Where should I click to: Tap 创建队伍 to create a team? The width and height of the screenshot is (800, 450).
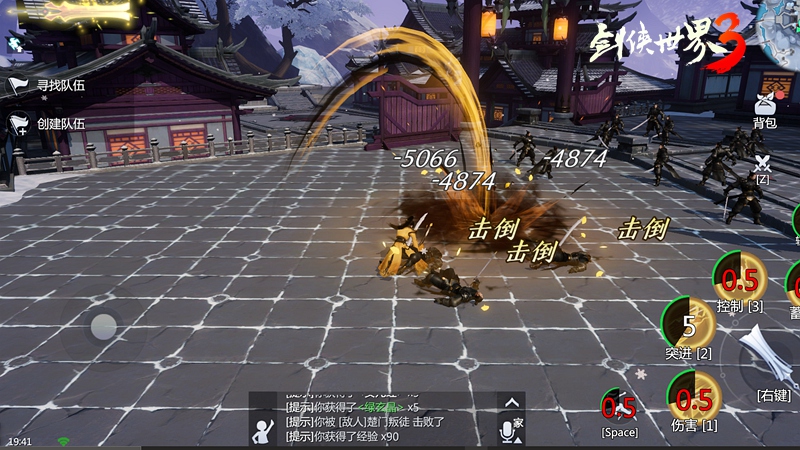pyautogui.click(x=48, y=124)
